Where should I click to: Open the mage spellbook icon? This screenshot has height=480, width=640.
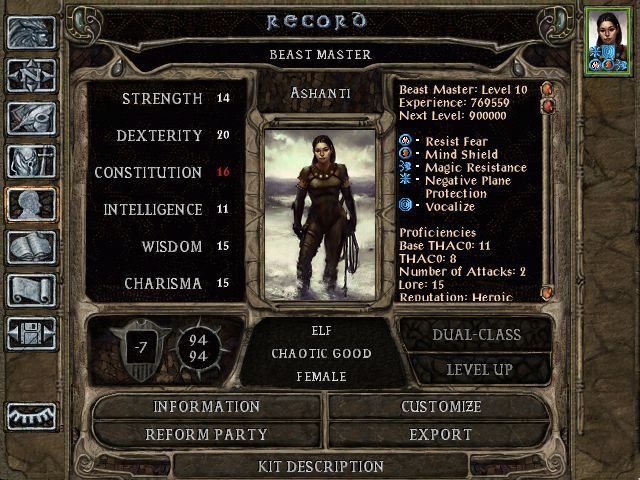tap(30, 247)
